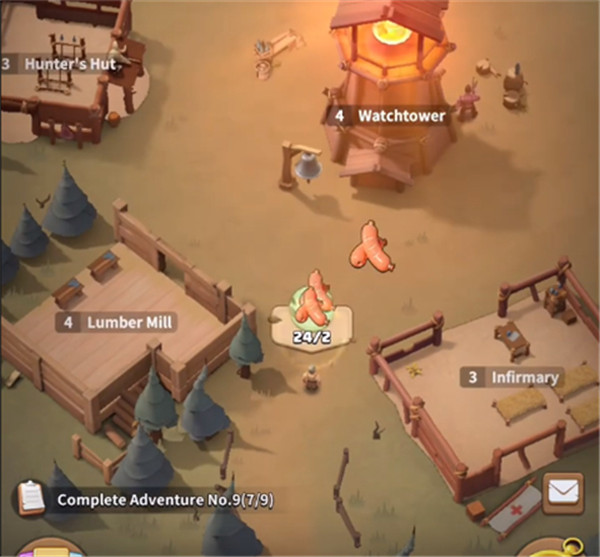600x557 pixels.
Task: Select the Watchtower building label
Action: [x=389, y=115]
